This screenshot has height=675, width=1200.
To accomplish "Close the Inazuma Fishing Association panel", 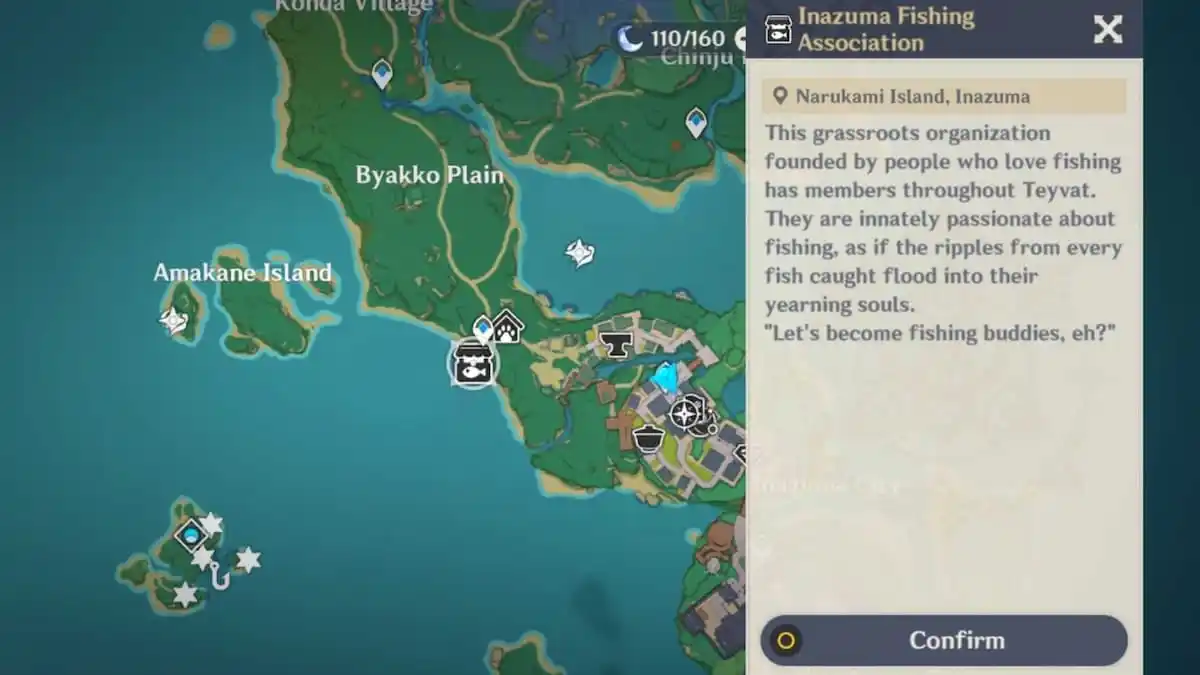I will (x=1107, y=30).
